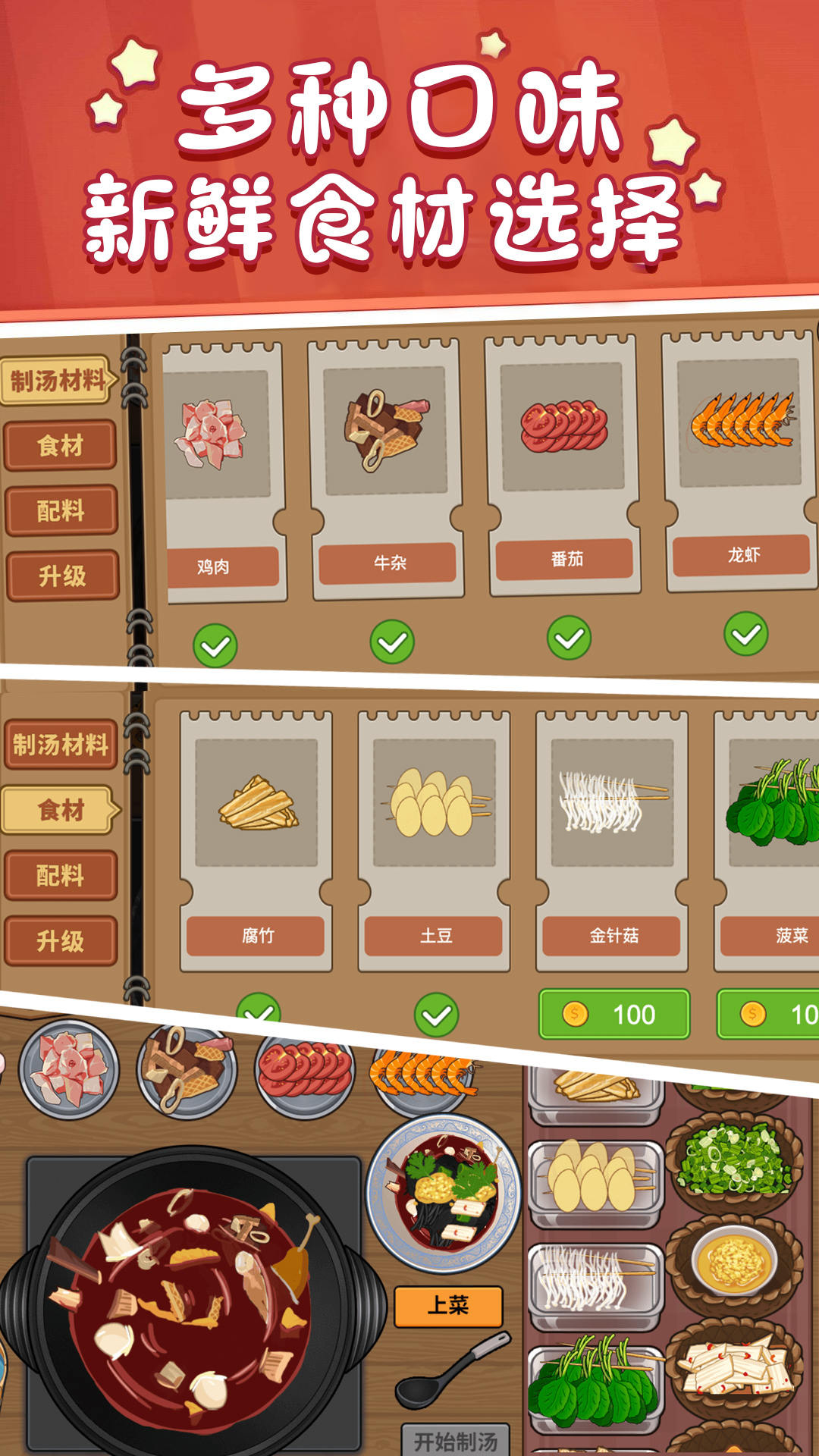Viewport: 819px width, 1456px height.
Task: Toggle the green checkmark under 龙虾
Action: tap(746, 634)
